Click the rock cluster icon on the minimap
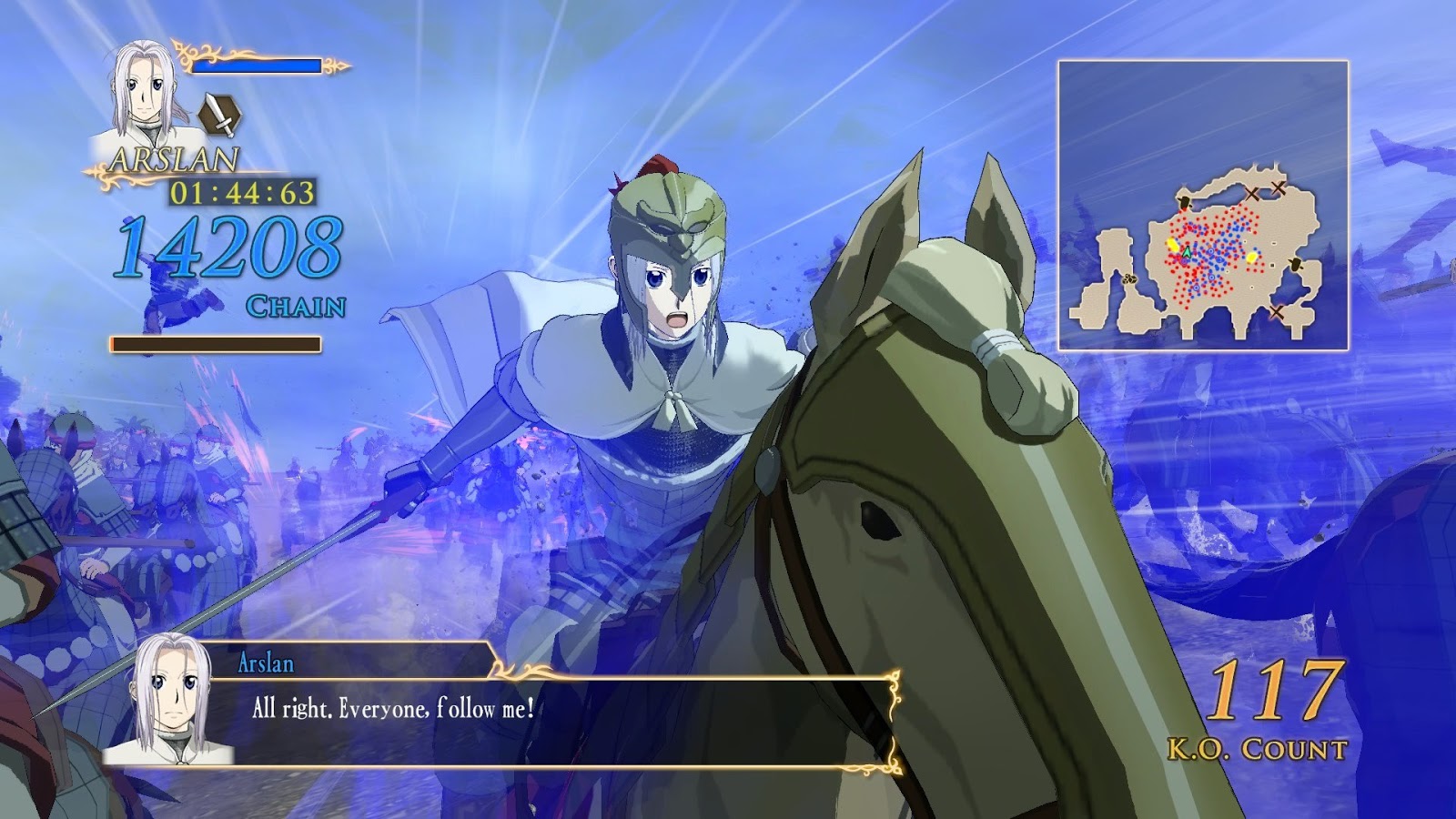1456x819 pixels. coord(1129,280)
